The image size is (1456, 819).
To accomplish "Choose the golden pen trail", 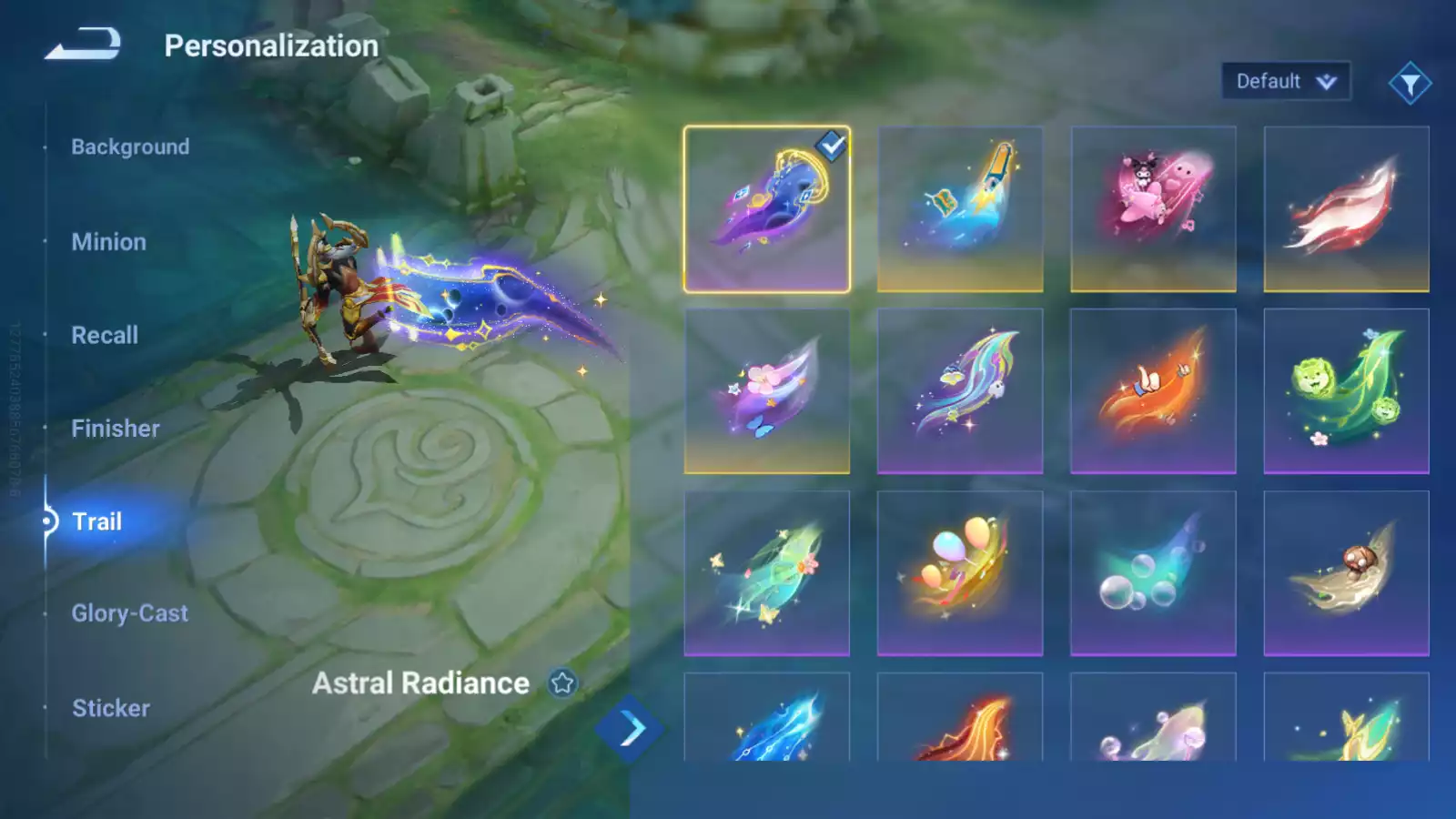I will click(960, 209).
